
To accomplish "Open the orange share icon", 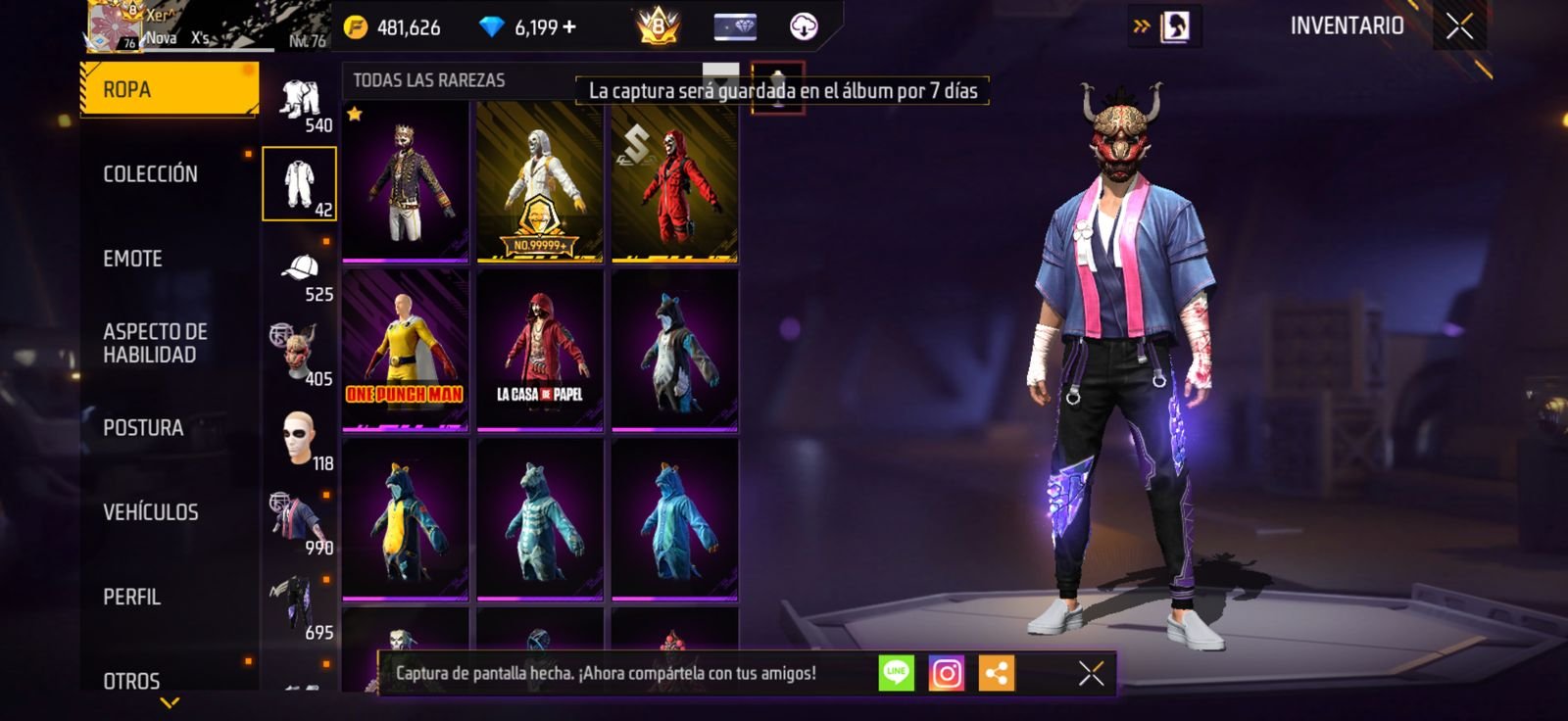I will click(997, 674).
